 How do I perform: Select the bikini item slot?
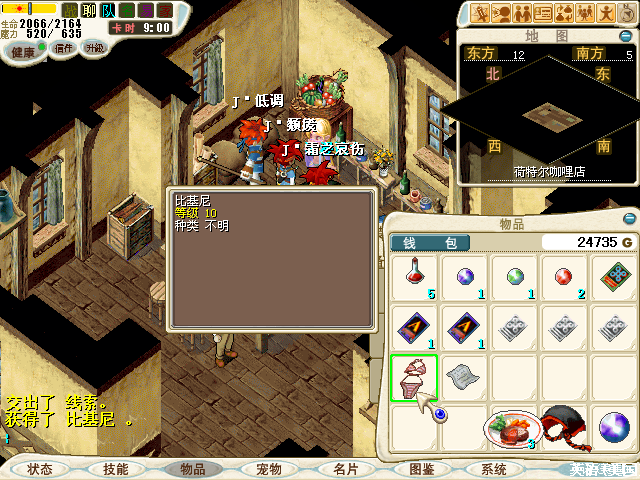[x=413, y=378]
